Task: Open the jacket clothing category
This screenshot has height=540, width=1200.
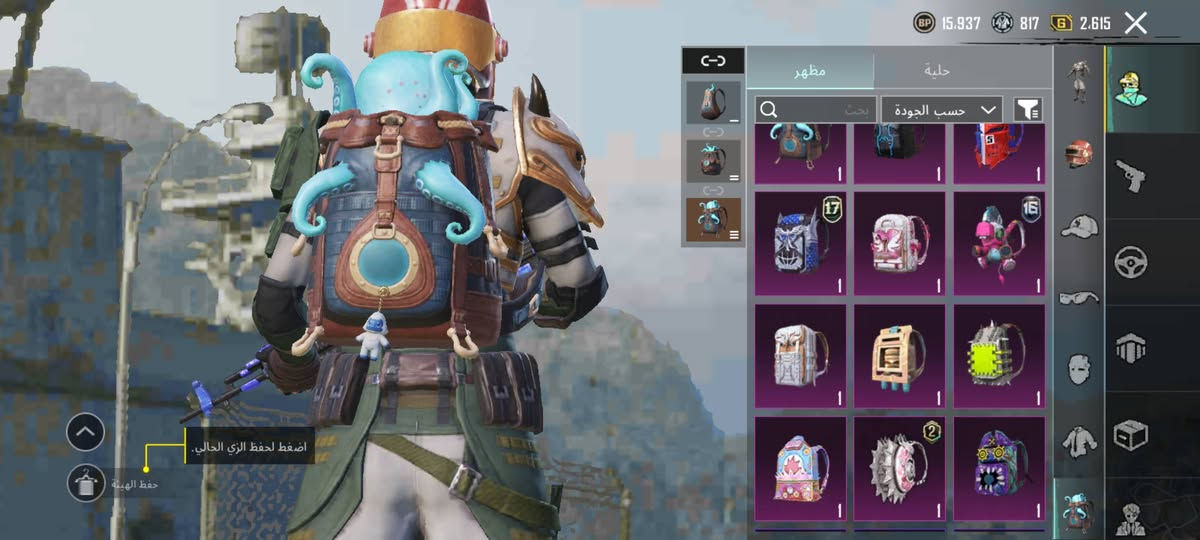Action: point(1079,438)
